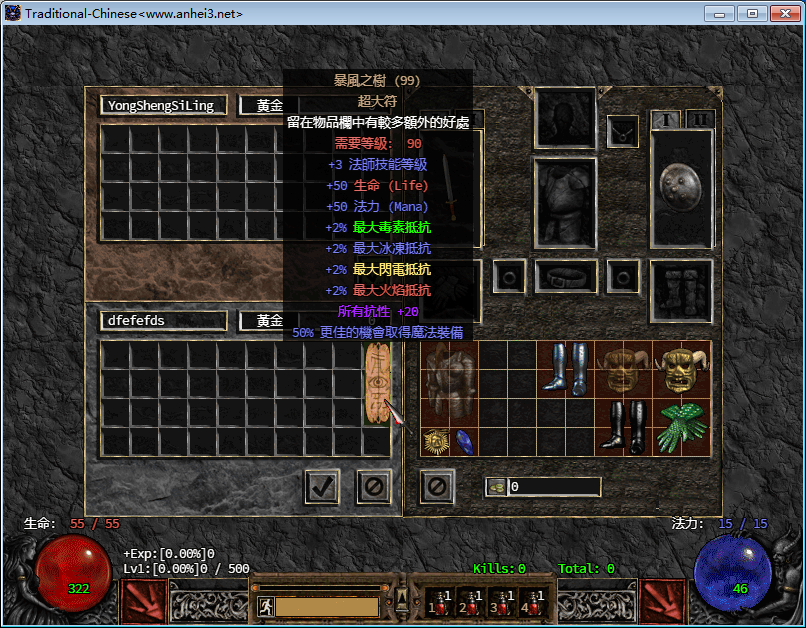Accept the trade with the checkmark button
Viewport: 806px width, 628px height.
coord(322,487)
